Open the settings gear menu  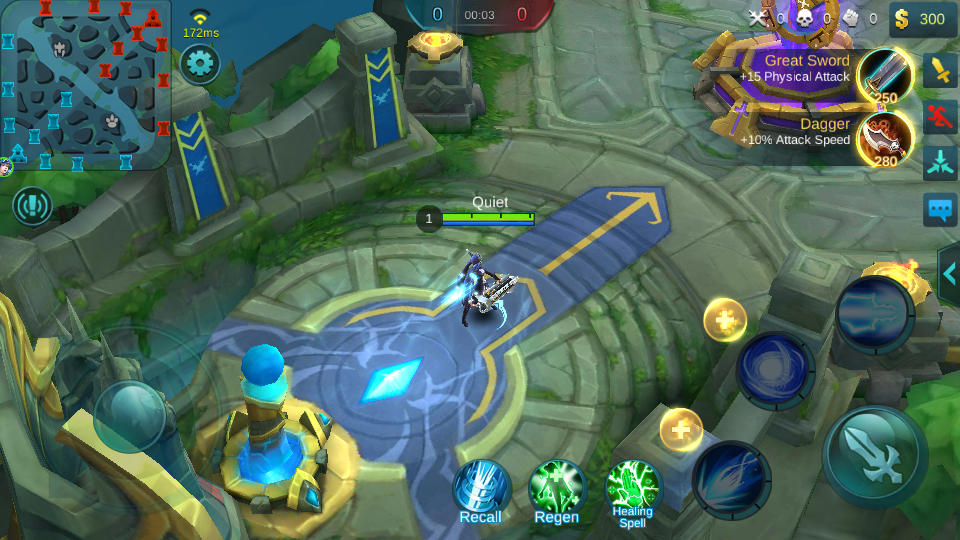click(x=199, y=64)
